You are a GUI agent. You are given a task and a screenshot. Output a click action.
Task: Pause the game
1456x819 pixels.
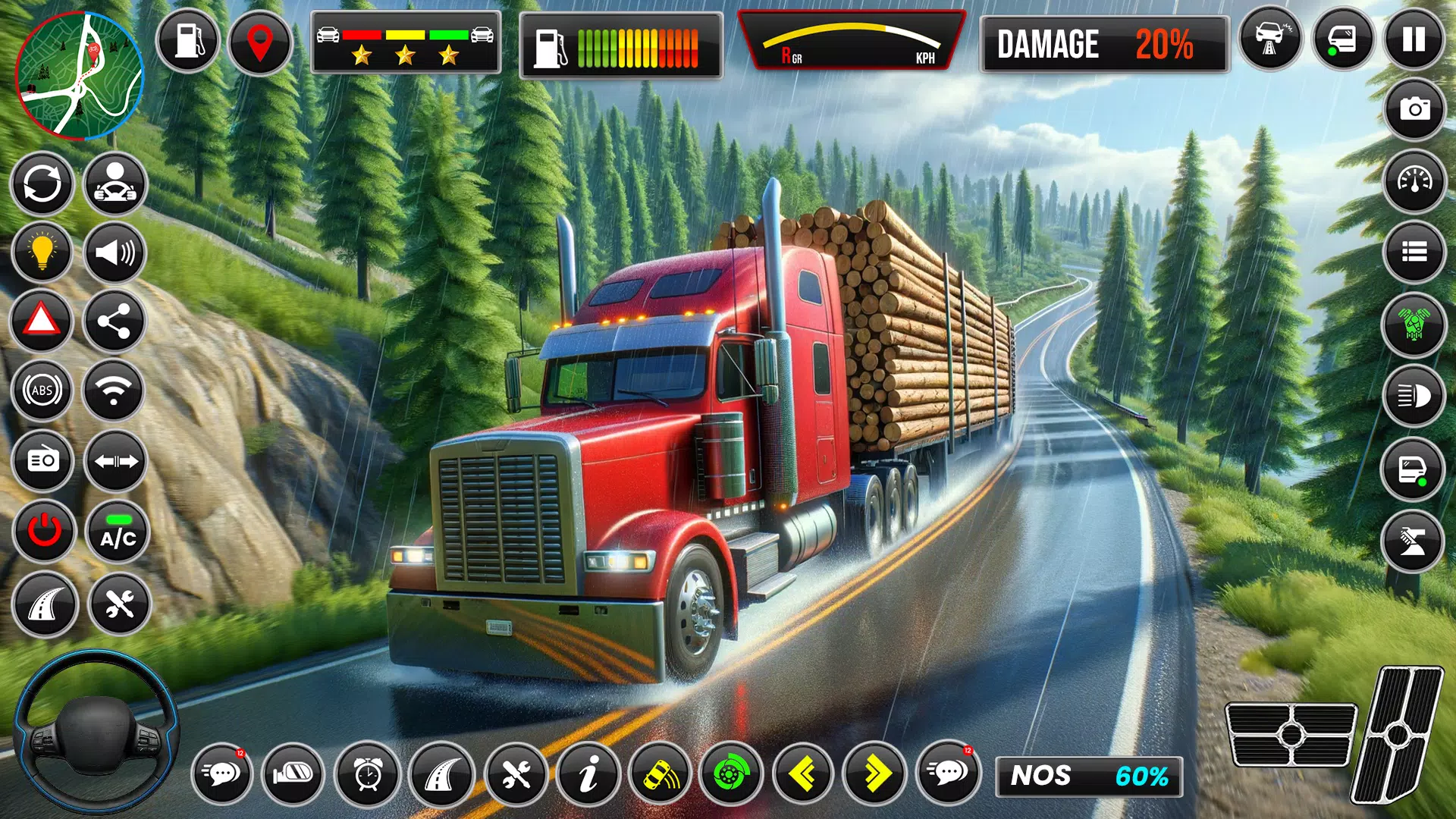1414,39
